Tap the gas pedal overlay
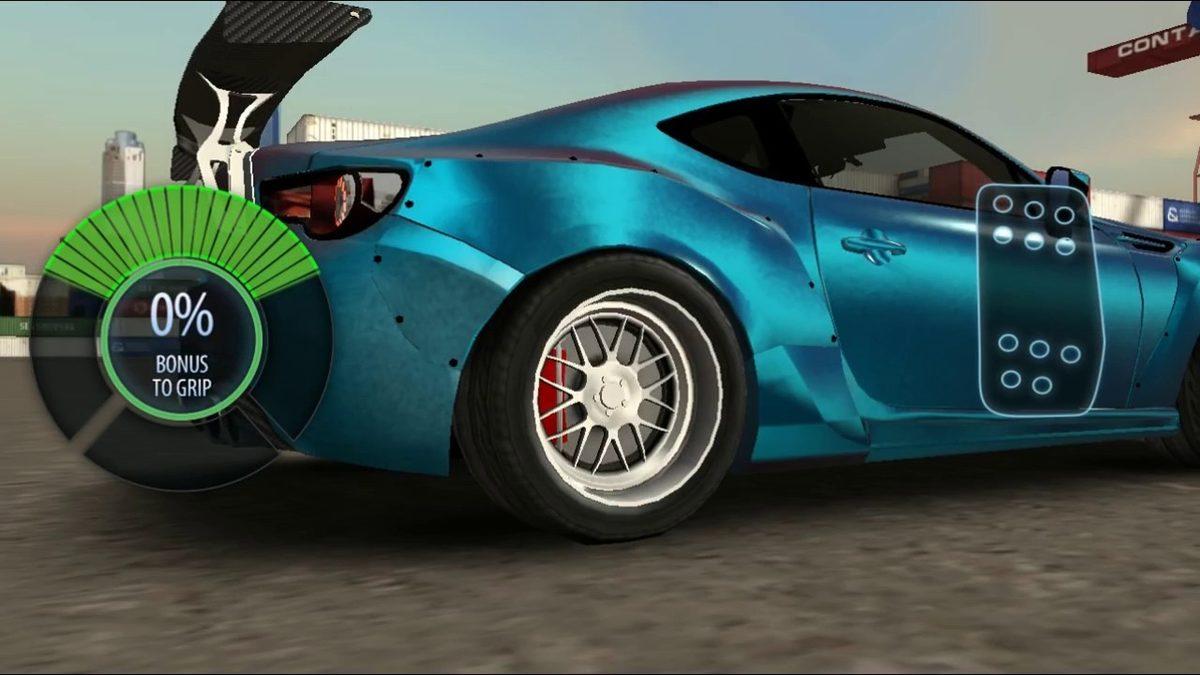1200x675 pixels. tap(1037, 300)
